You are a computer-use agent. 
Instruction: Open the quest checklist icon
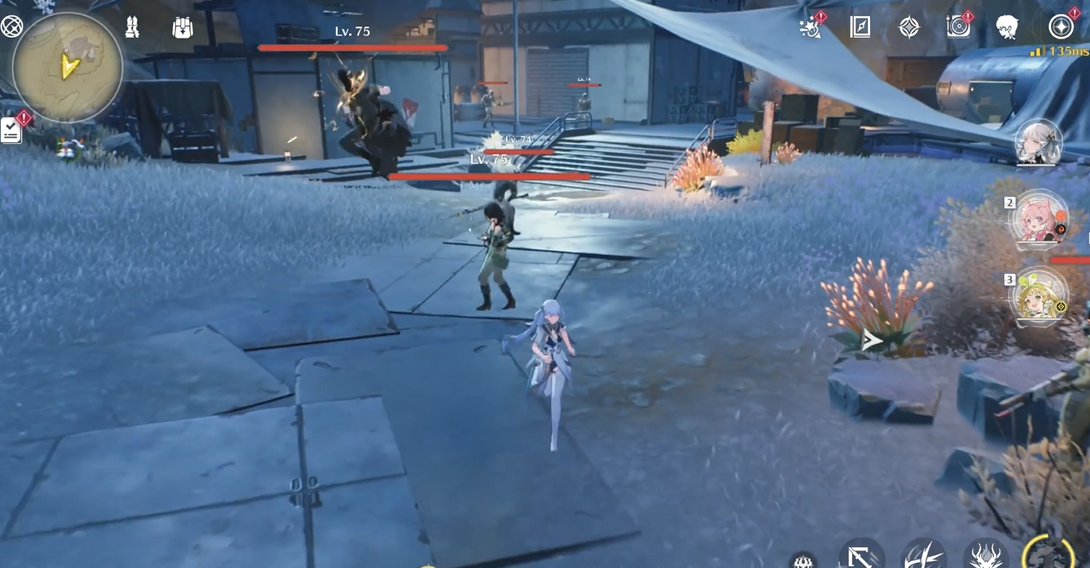(x=11, y=130)
